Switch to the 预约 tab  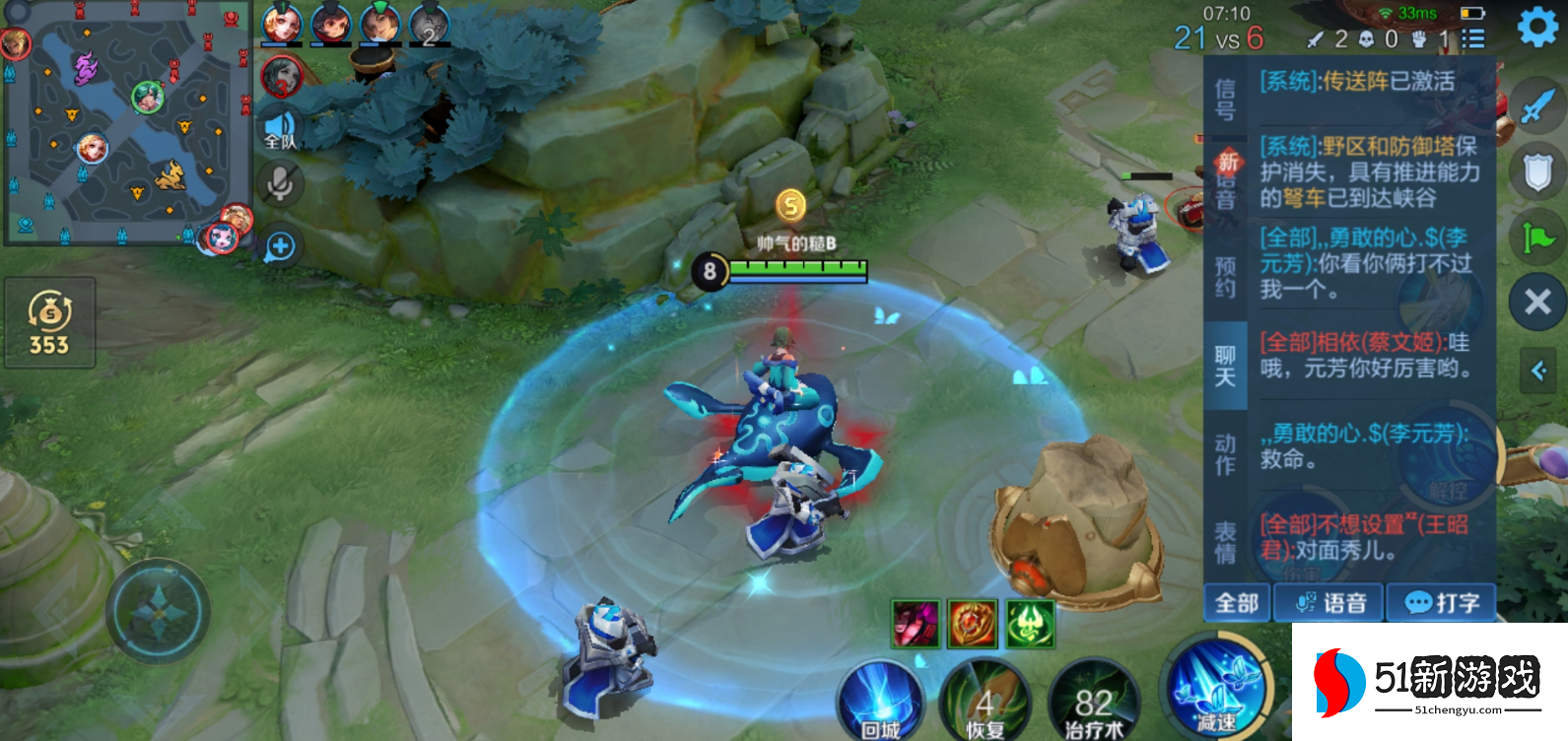pos(1225,277)
